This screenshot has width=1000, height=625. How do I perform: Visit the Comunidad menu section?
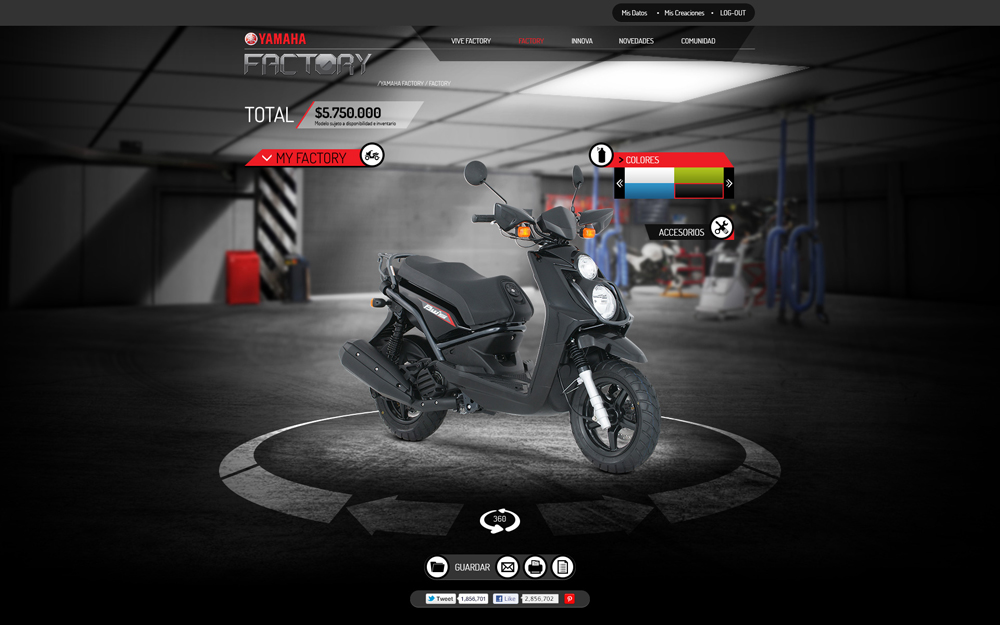pyautogui.click(x=698, y=41)
